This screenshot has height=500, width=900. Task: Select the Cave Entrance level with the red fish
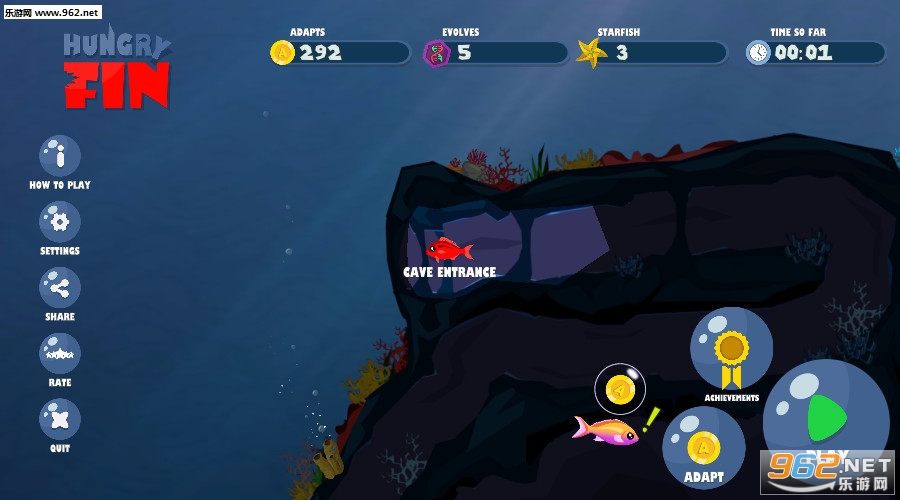coord(449,249)
